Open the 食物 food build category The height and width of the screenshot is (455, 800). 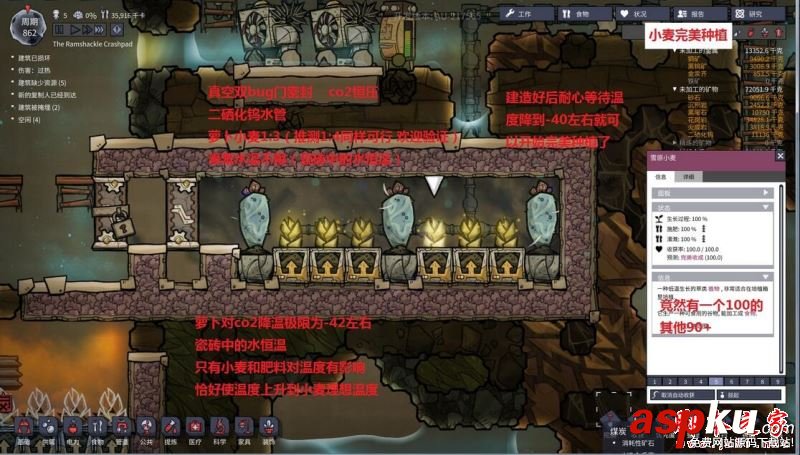pos(97,428)
